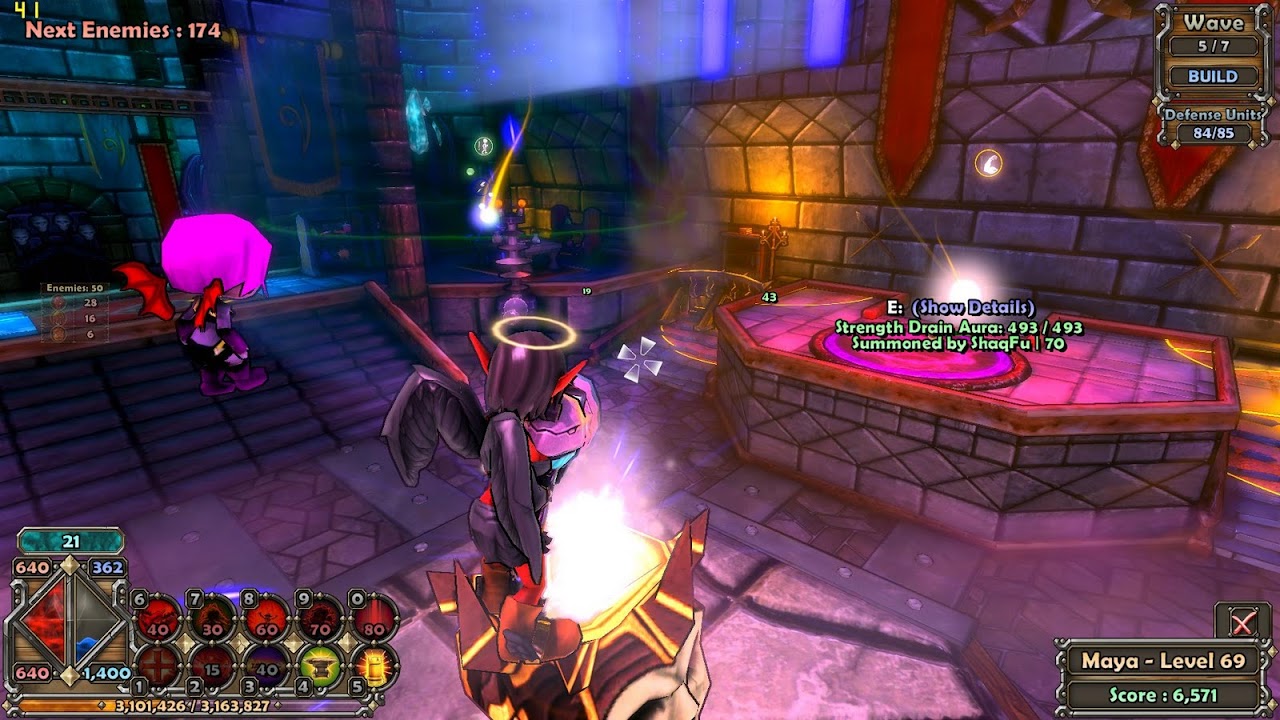1280x720 pixels.
Task: Activate the glowing golden tower upgrade icon
Action: [374, 667]
